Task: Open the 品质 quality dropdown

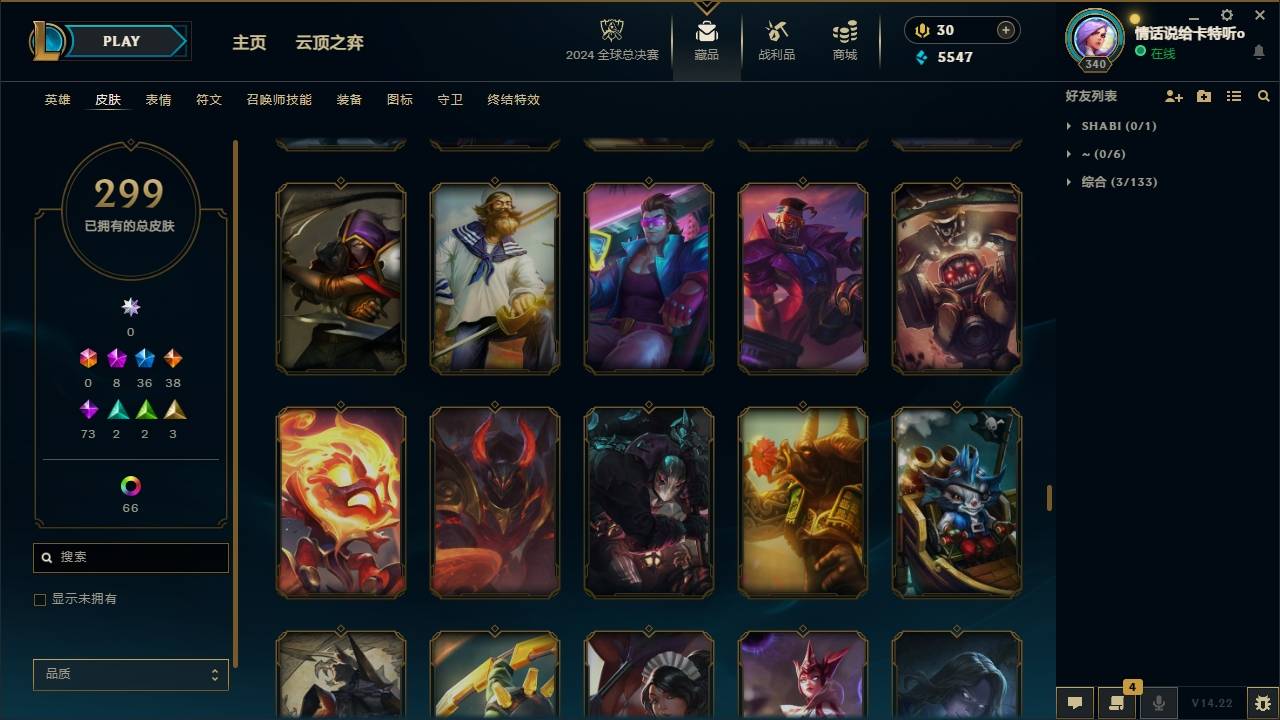Action: [130, 674]
